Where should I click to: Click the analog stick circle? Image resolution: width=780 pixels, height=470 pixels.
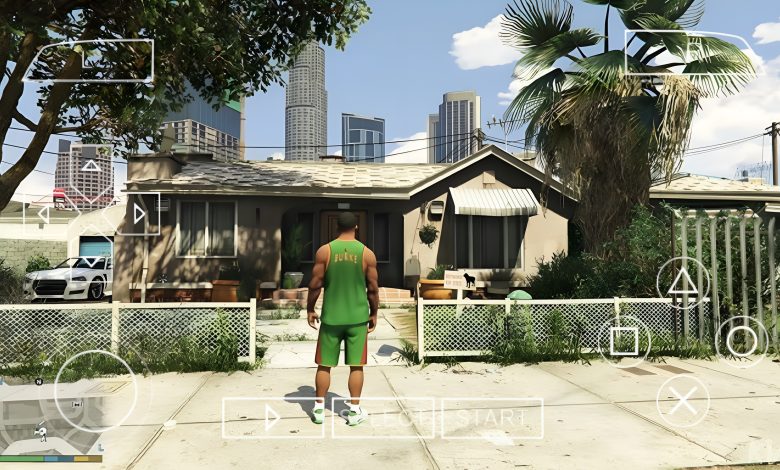click(x=95, y=390)
